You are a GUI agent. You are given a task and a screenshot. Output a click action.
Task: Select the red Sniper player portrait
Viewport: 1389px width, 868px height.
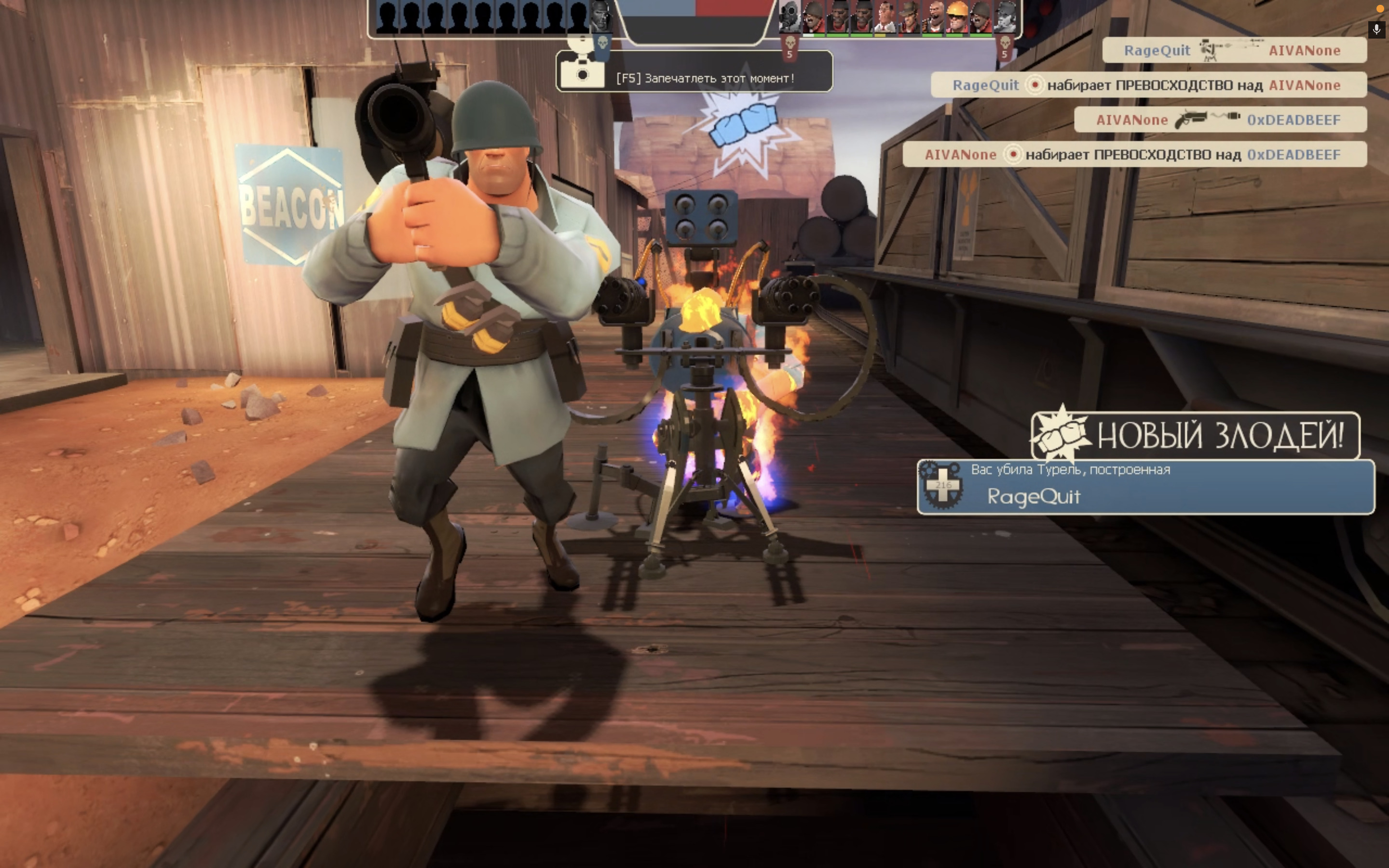909,17
